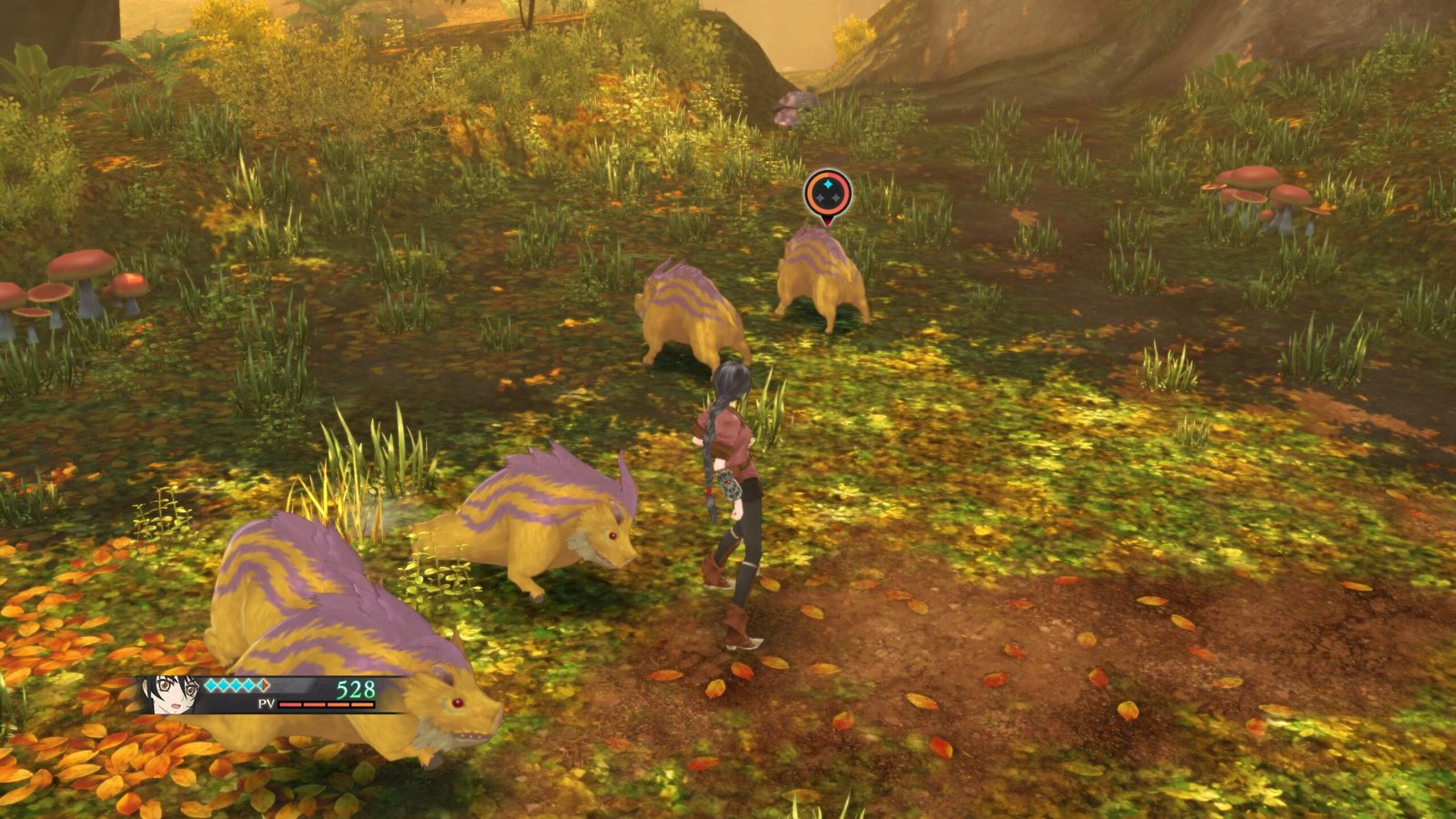Select Velvet's character portrait in status panel

click(x=168, y=694)
